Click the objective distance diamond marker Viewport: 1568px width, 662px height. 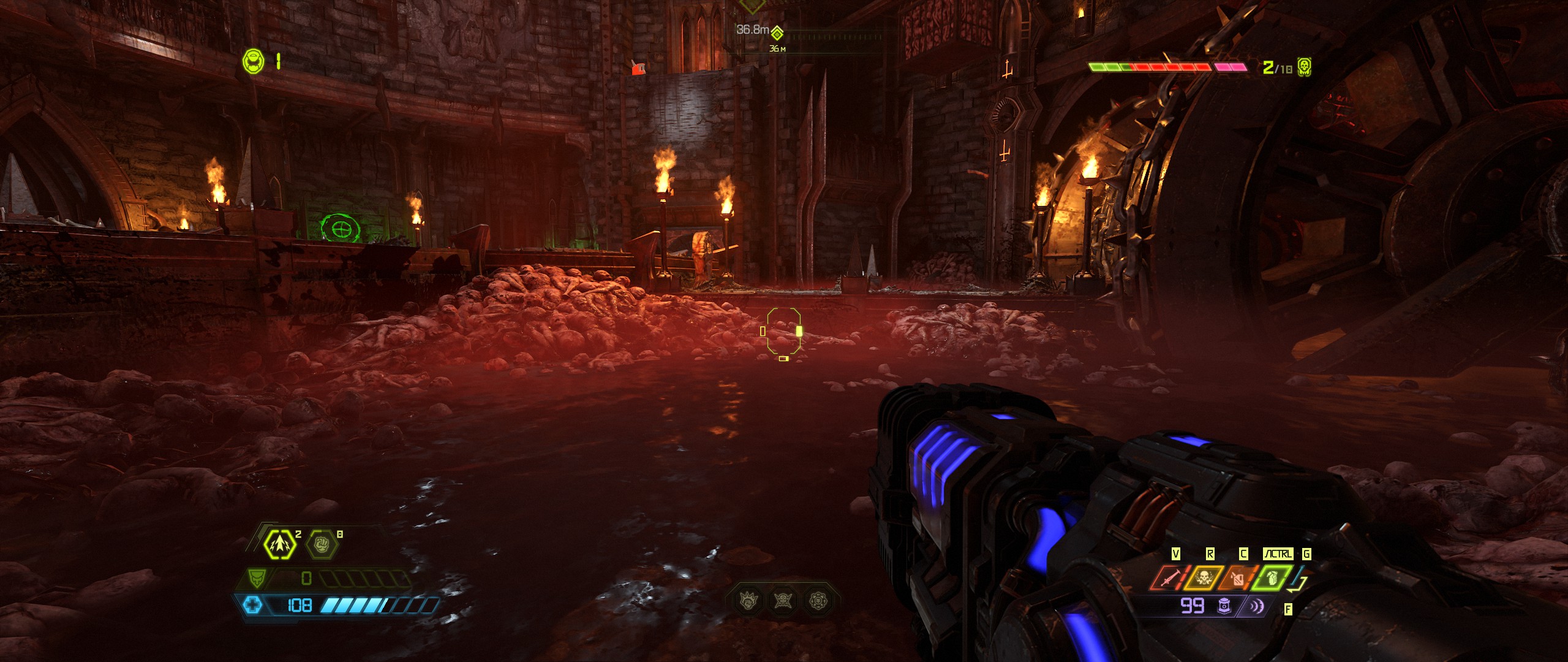coord(777,32)
